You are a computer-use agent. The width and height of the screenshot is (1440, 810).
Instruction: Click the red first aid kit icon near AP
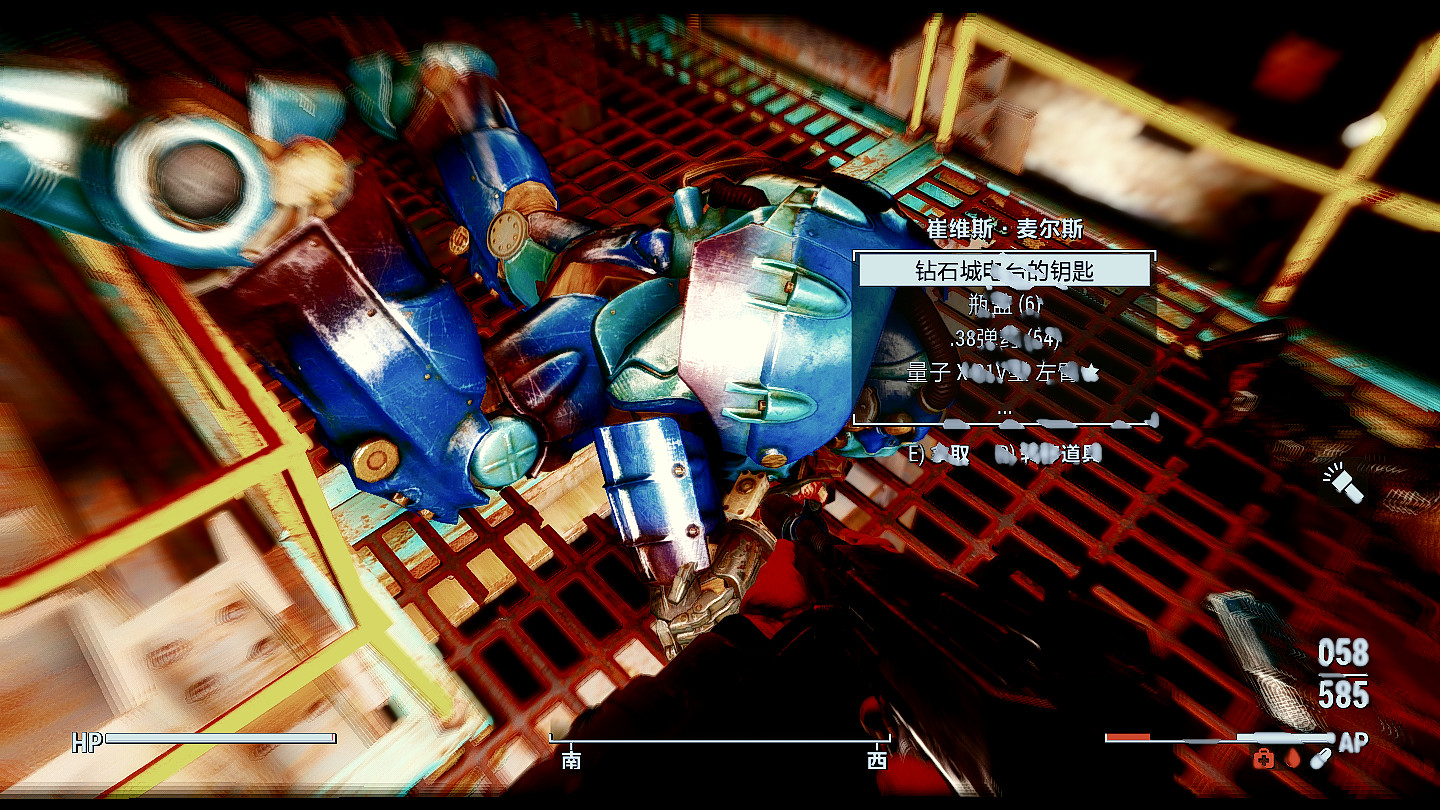tap(1261, 759)
